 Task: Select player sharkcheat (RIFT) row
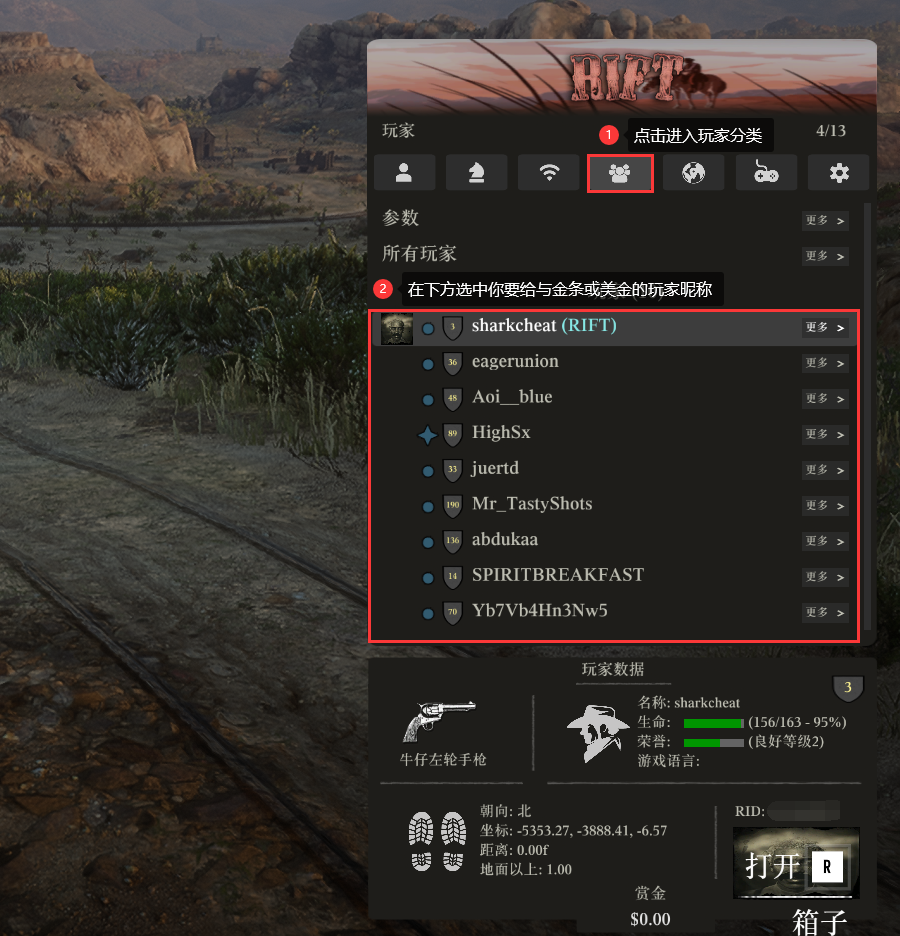point(544,326)
